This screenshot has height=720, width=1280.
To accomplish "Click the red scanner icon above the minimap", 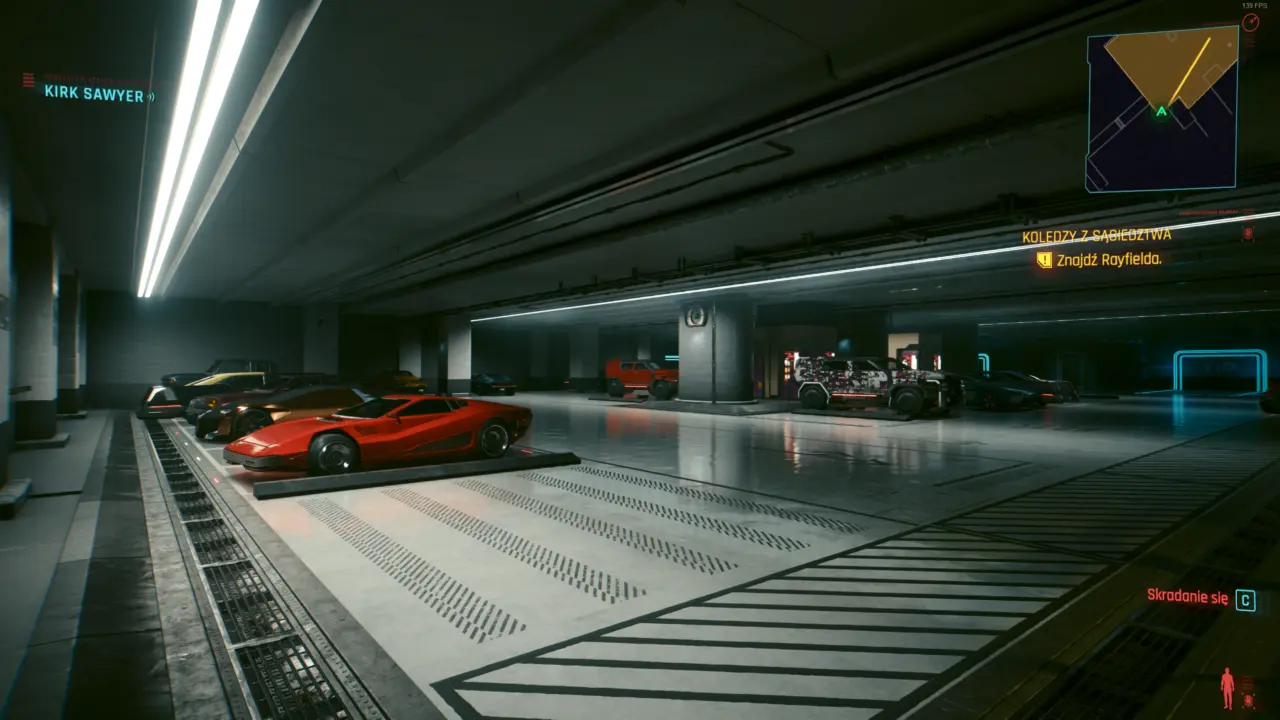I will coord(1251,21).
